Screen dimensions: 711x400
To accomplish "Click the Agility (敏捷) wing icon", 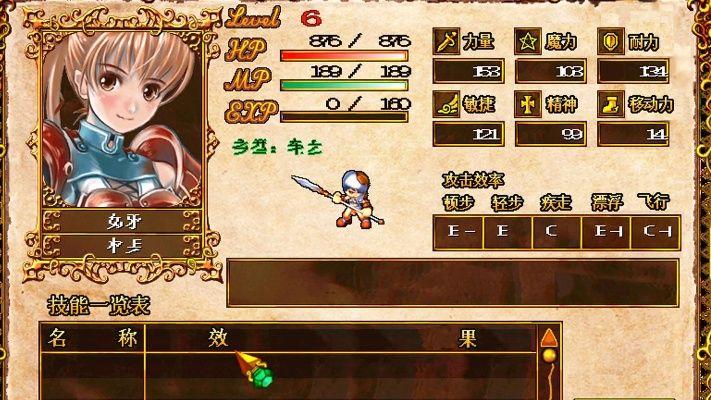I will [445, 104].
